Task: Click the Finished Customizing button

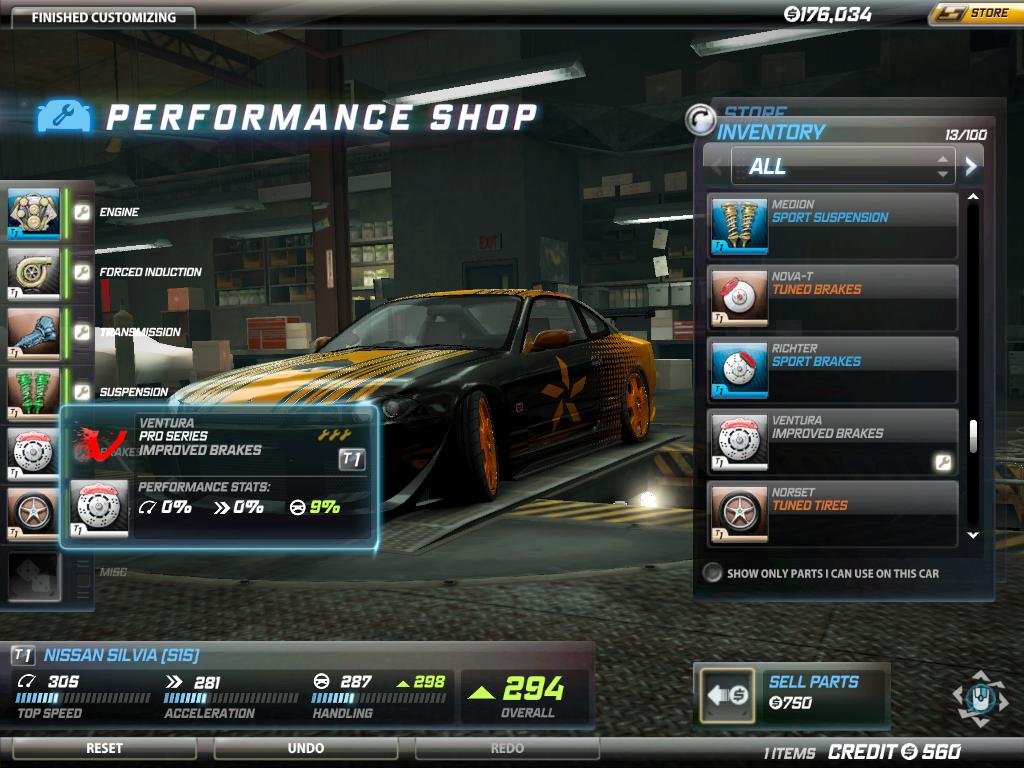Action: [103, 17]
